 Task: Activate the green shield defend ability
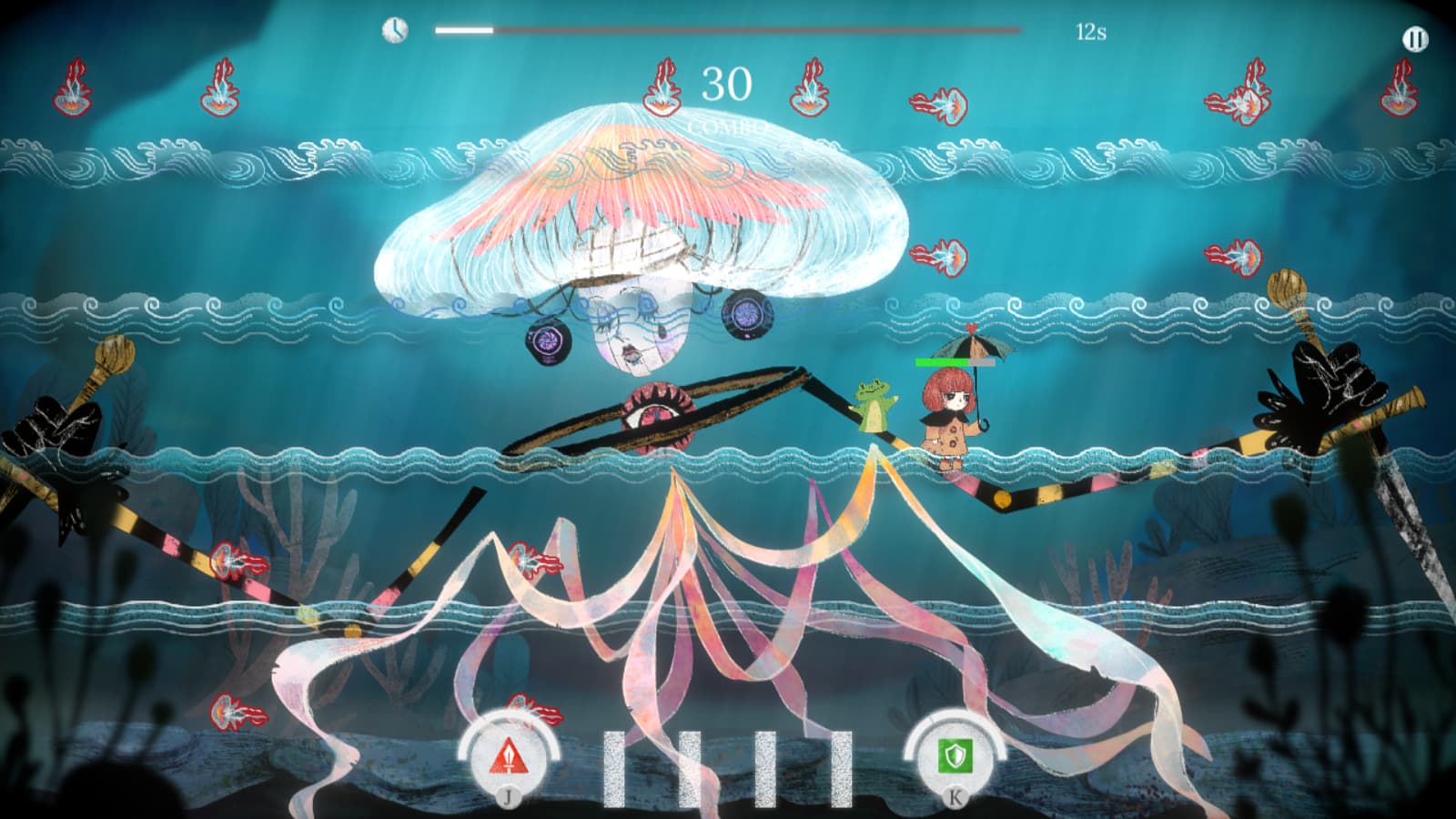pyautogui.click(x=955, y=755)
